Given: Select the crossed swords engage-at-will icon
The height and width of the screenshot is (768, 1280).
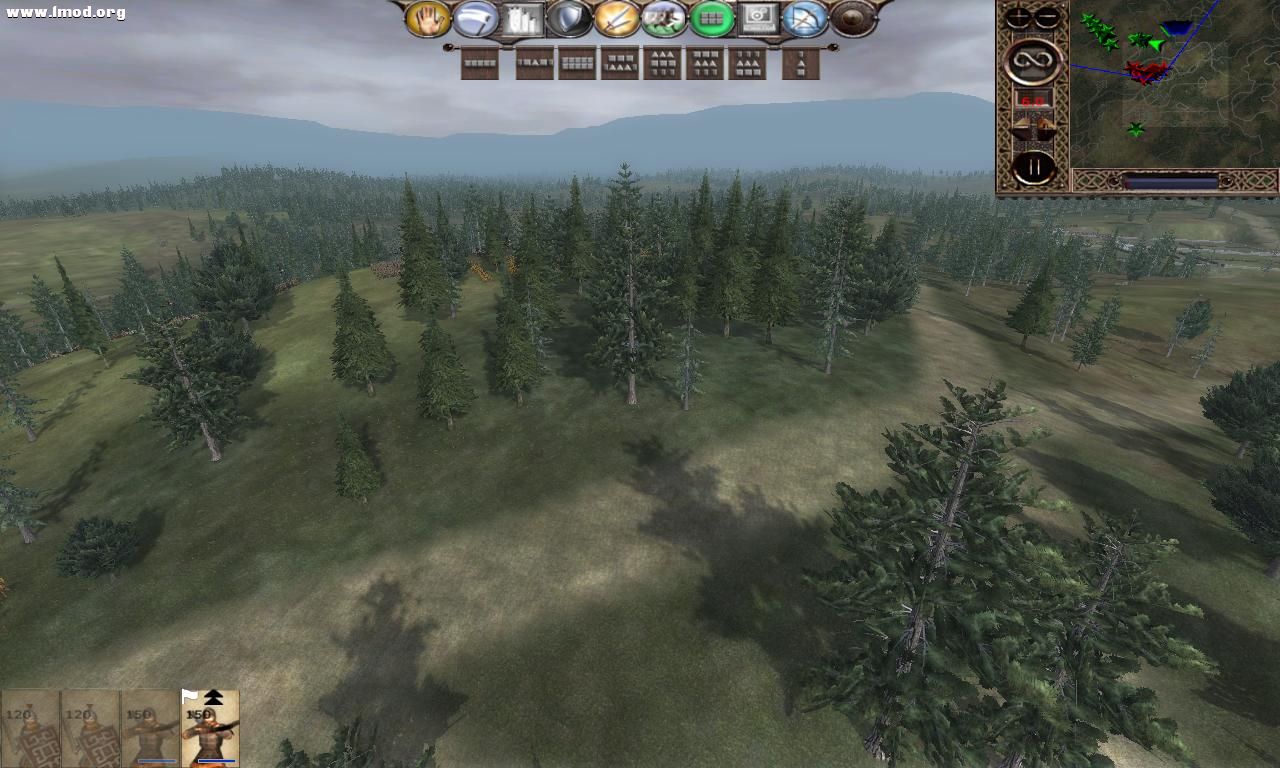Looking at the screenshot, I should [x=618, y=19].
